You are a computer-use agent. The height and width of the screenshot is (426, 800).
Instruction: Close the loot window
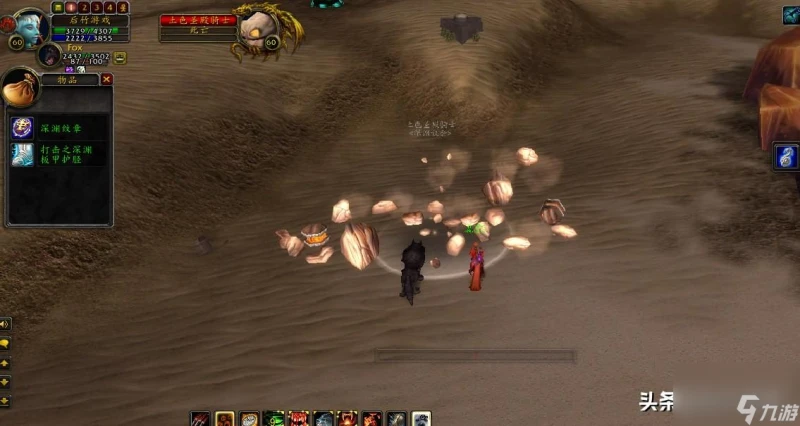pyautogui.click(x=107, y=79)
